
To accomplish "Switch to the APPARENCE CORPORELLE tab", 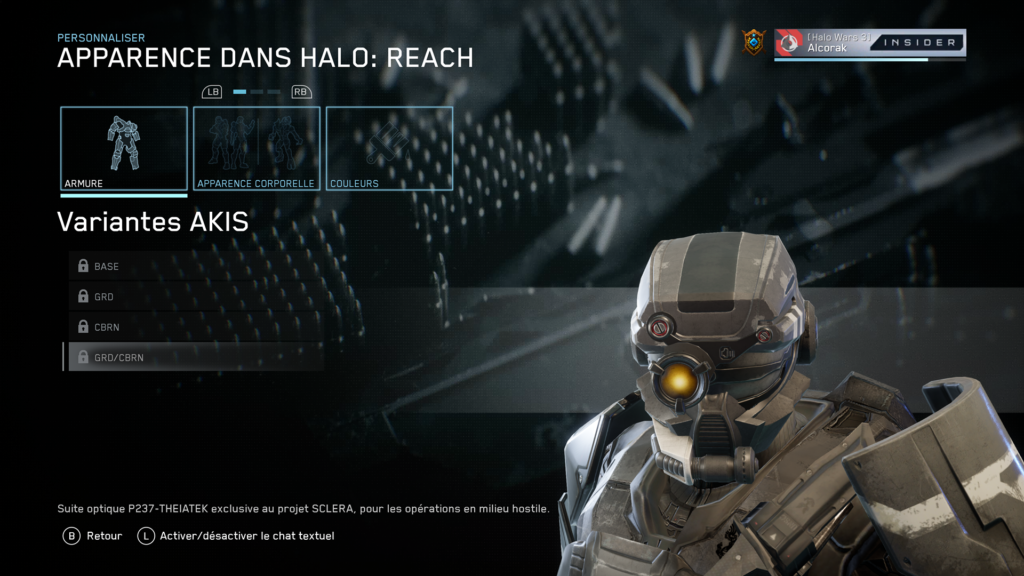I will (256, 148).
